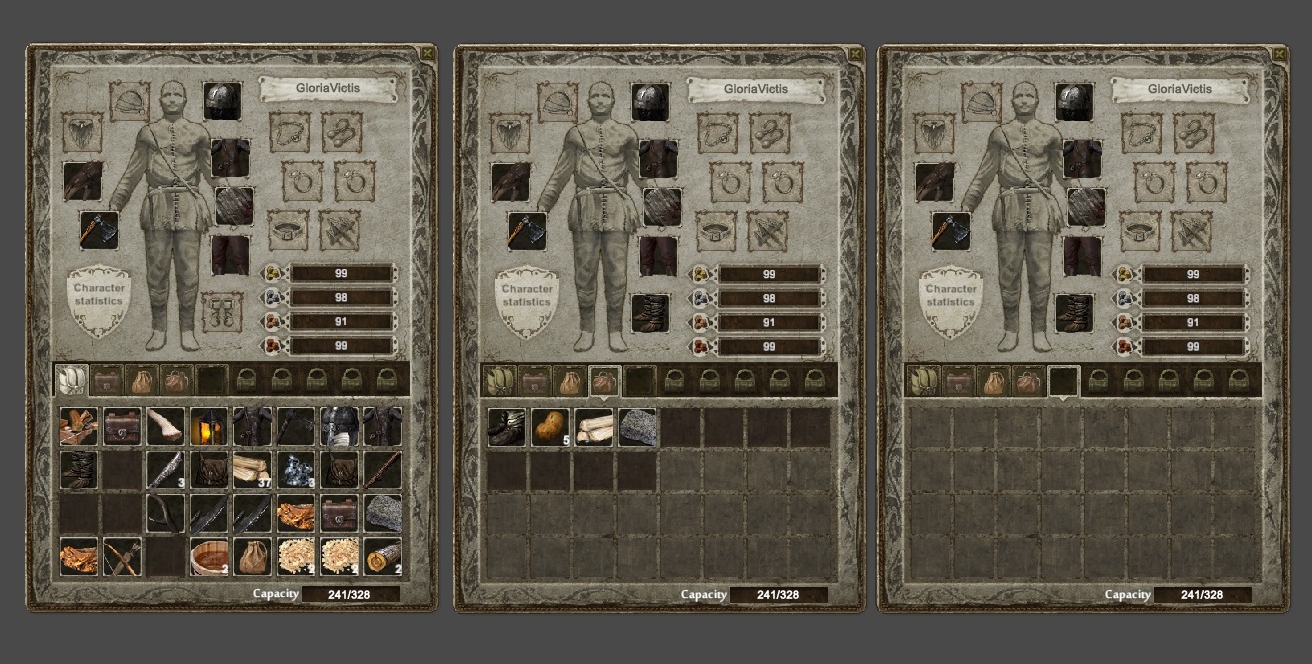Select the curved blade stack of three
This screenshot has width=1312, height=664.
tap(166, 469)
